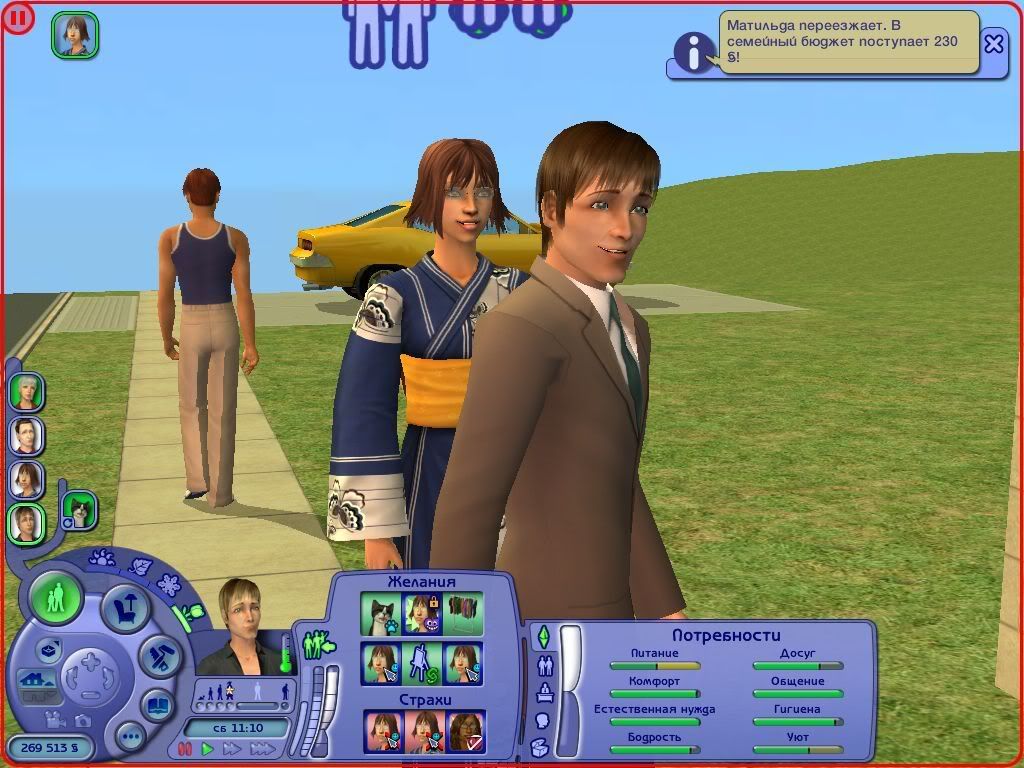Screen dimensions: 1024x768
Task: Open the three-dots options menu
Action: click(x=130, y=738)
